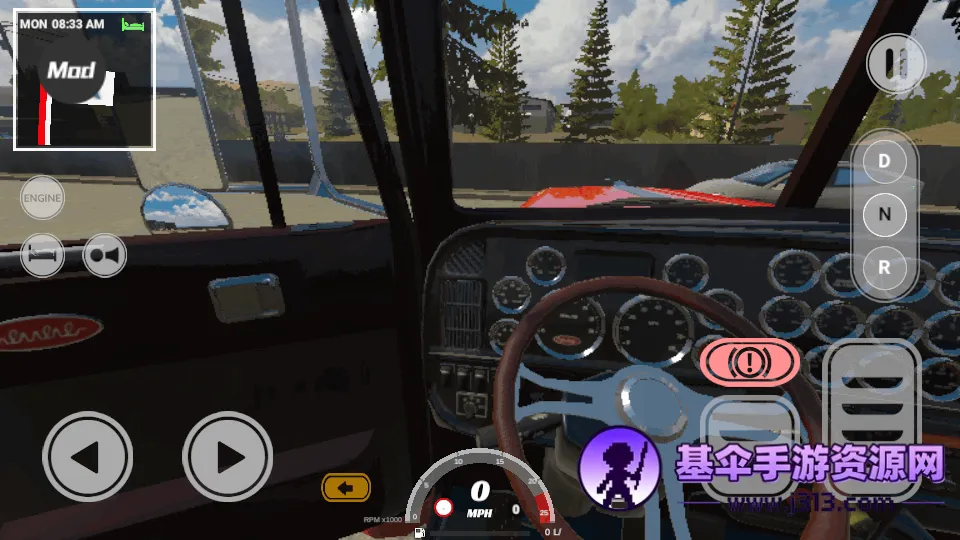Step on the tall gas pedal

[875, 410]
